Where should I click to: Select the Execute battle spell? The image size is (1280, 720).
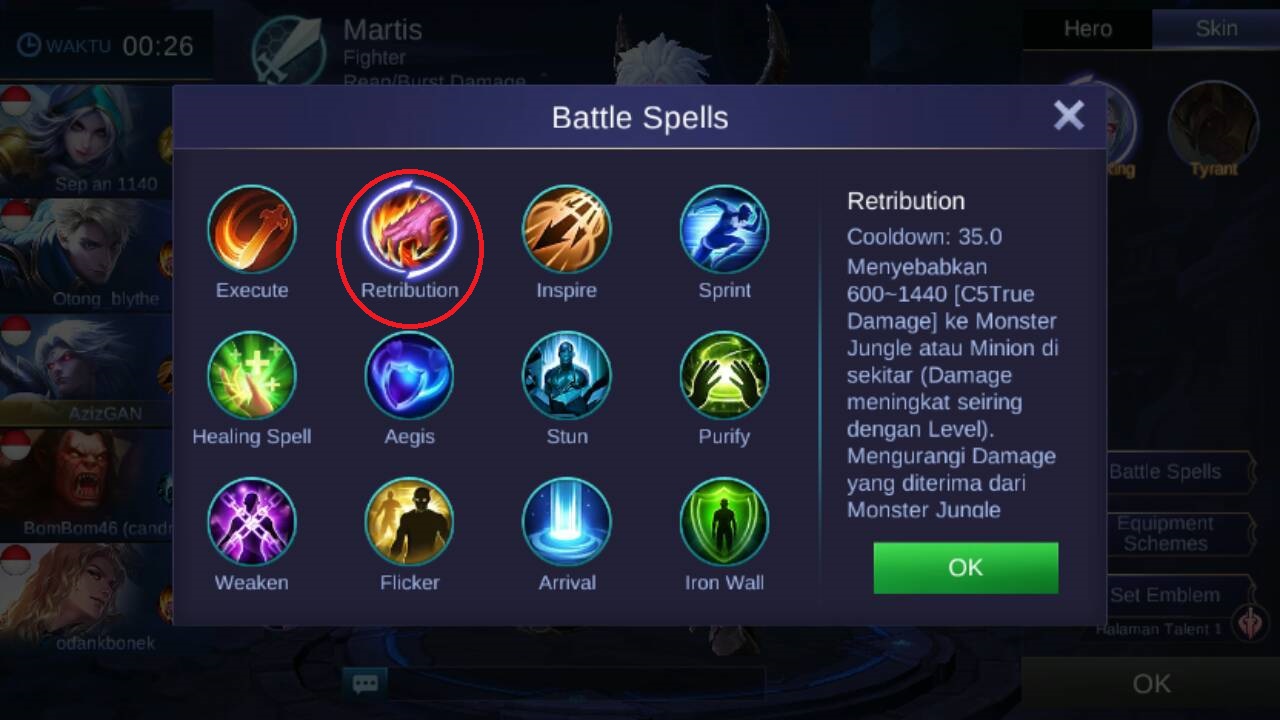[x=252, y=229]
